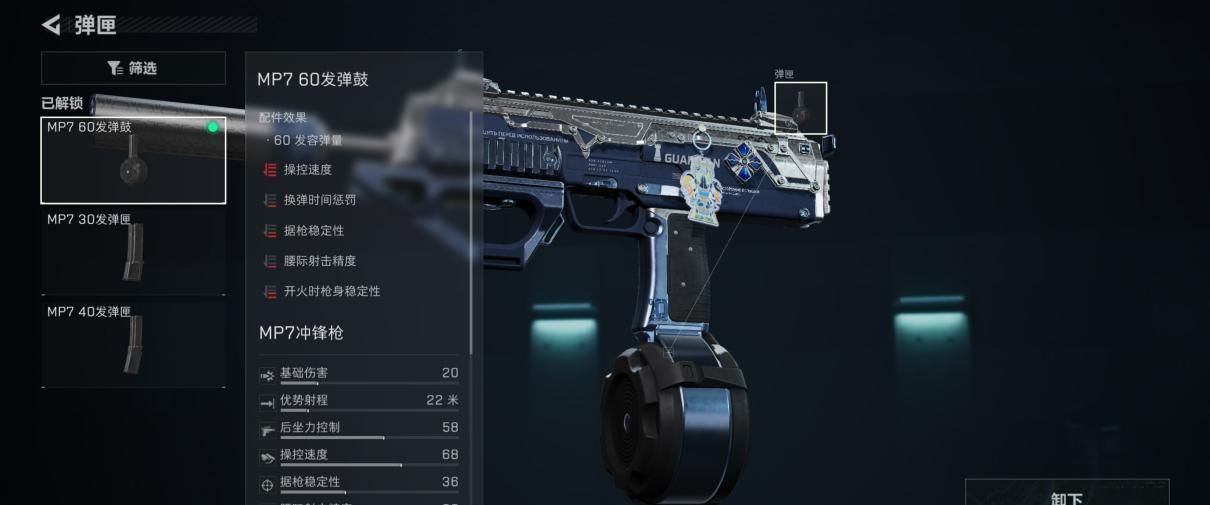Click the 卸下 unequip button
1210x505 pixels.
point(1066,494)
